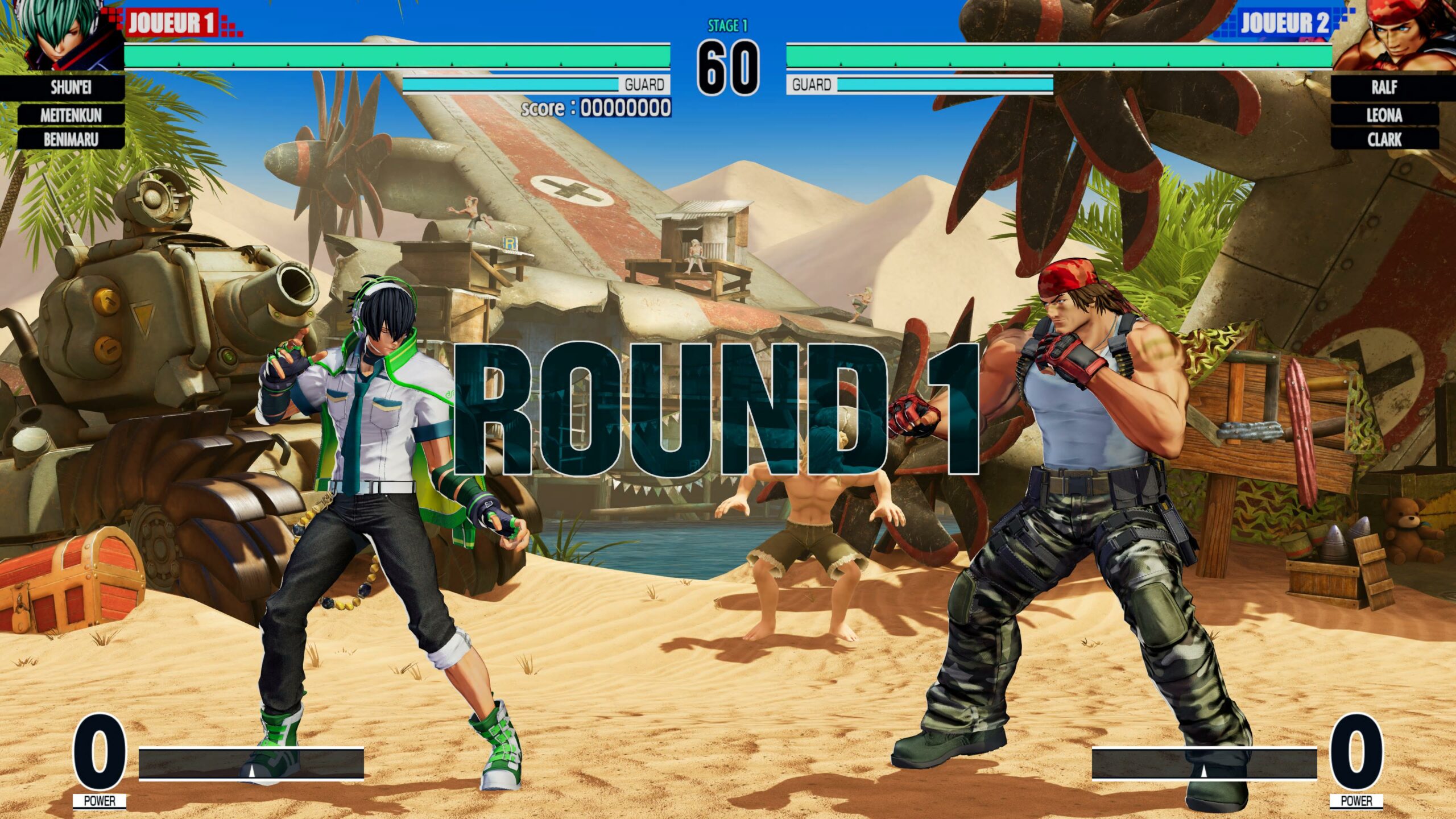Choose the Clark team member label

[x=1384, y=139]
